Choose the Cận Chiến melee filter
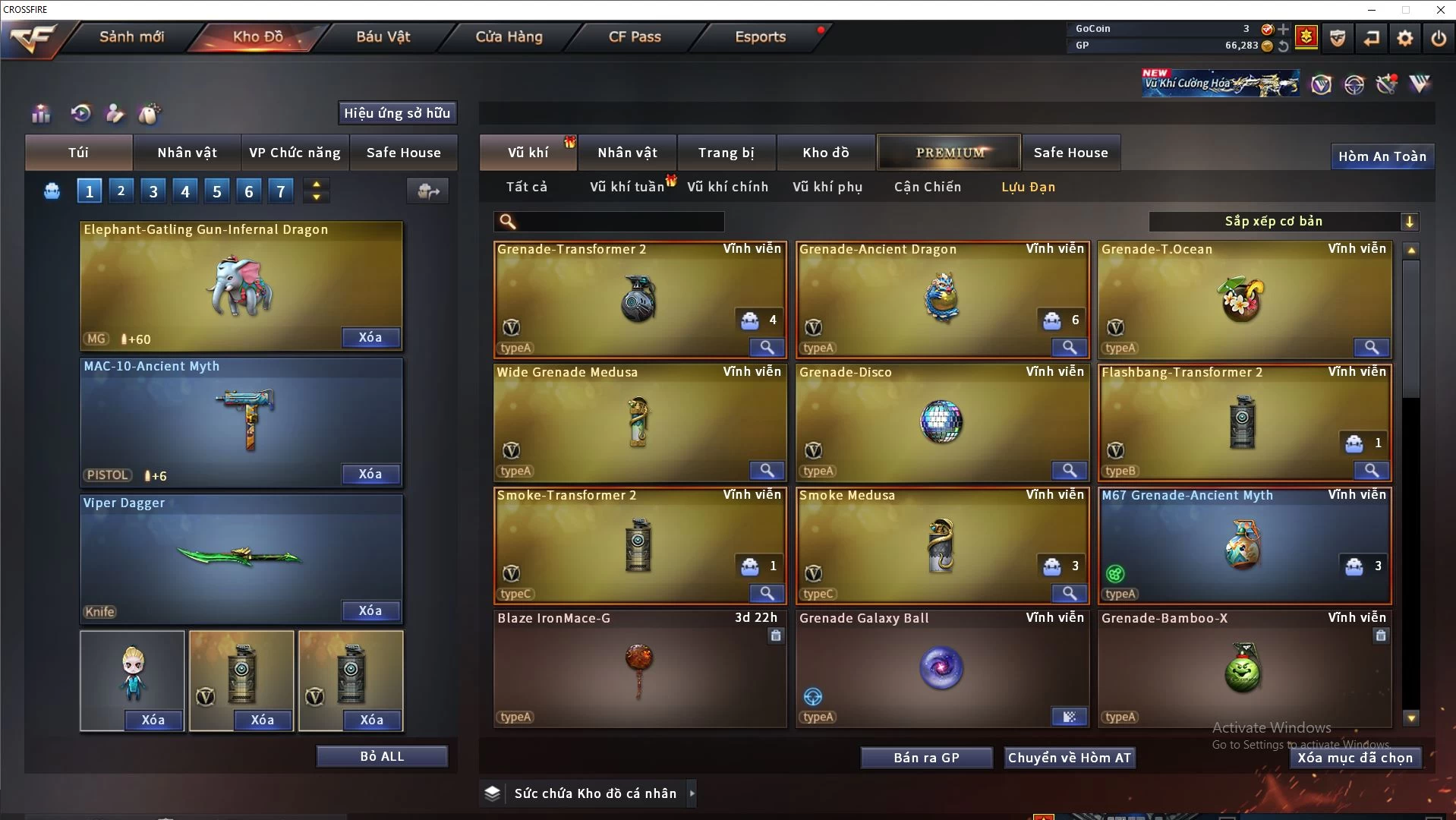The width and height of the screenshot is (1456, 820). pyautogui.click(x=927, y=187)
